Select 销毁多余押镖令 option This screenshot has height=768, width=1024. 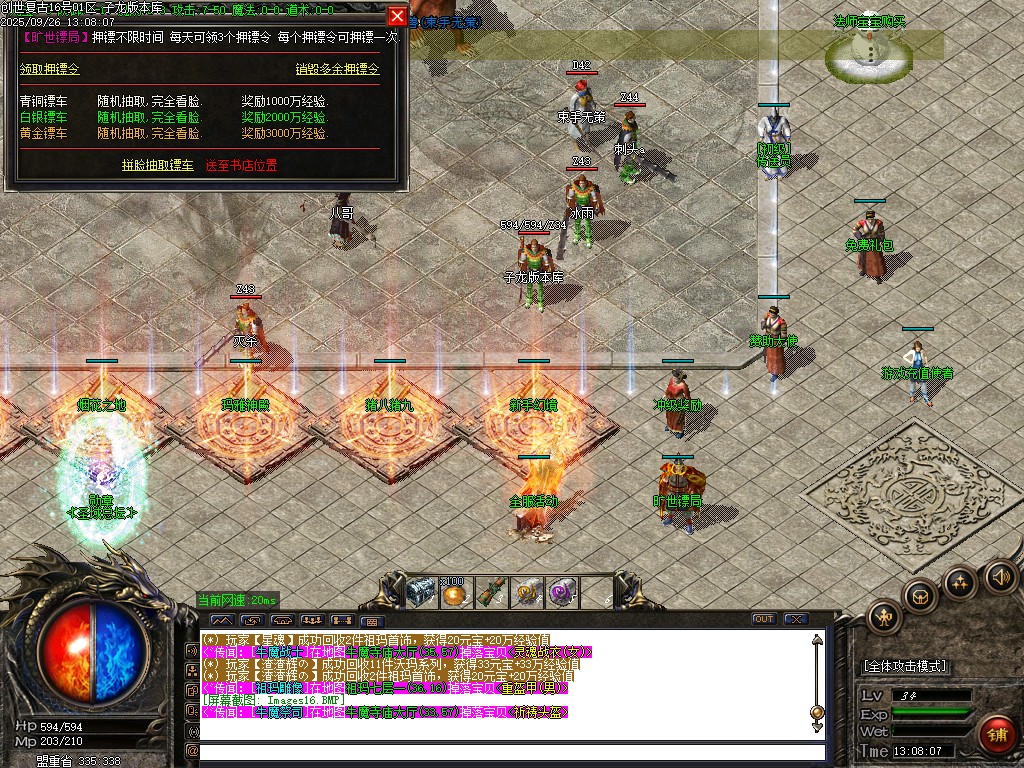click(337, 69)
